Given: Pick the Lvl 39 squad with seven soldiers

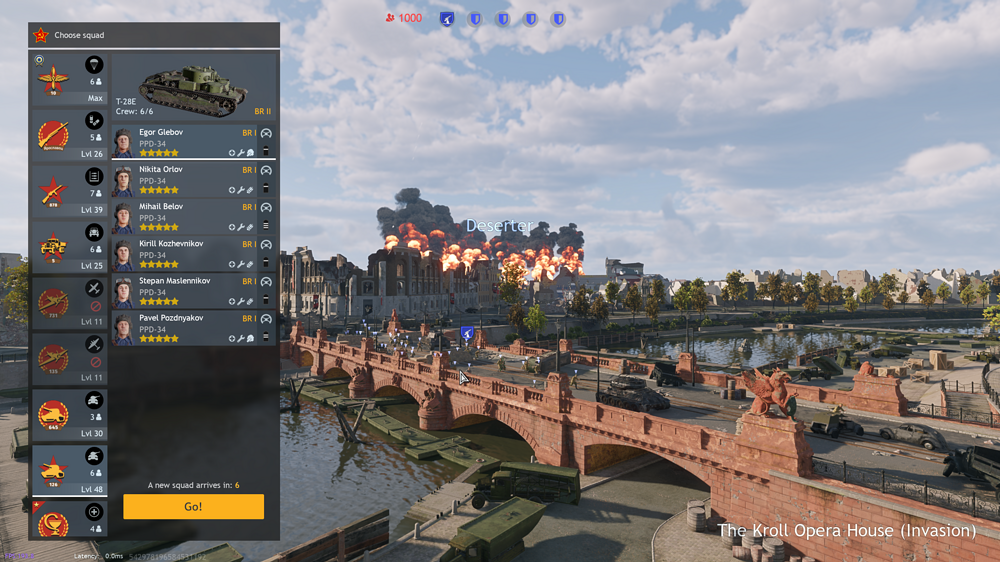Looking at the screenshot, I should [69, 191].
